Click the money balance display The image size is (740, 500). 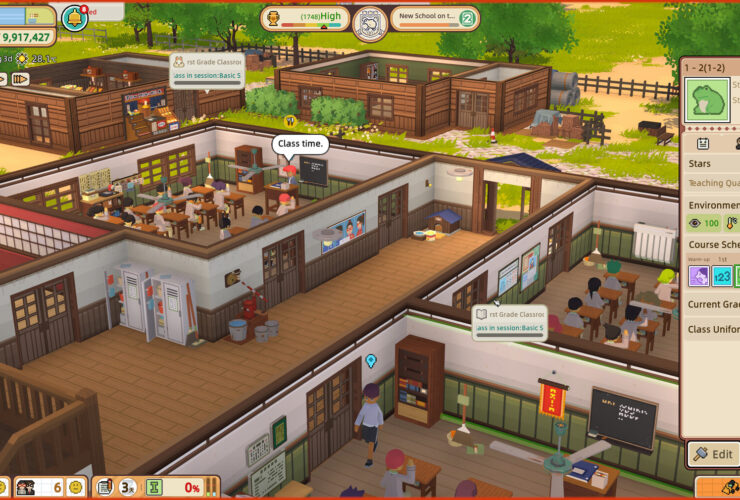coord(28,37)
